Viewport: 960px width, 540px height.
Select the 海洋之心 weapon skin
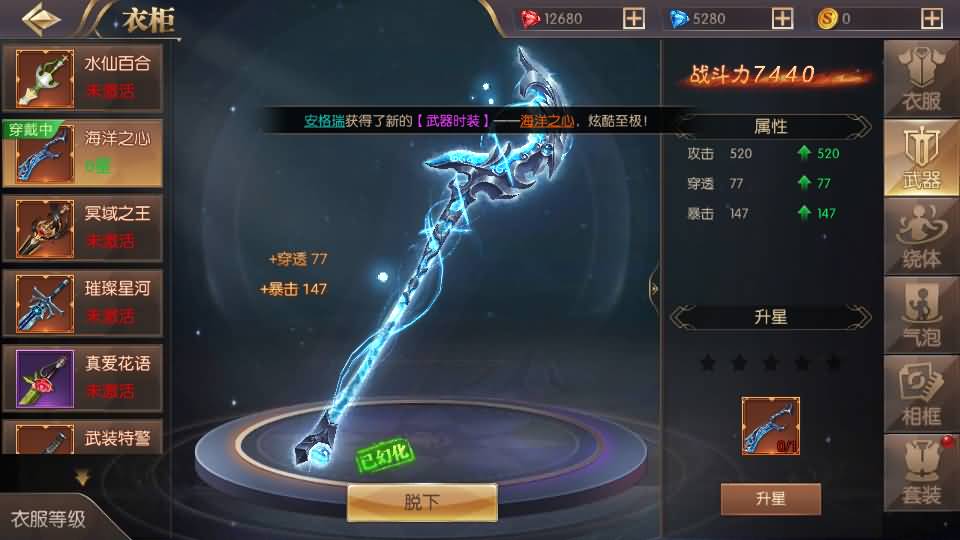pos(82,151)
